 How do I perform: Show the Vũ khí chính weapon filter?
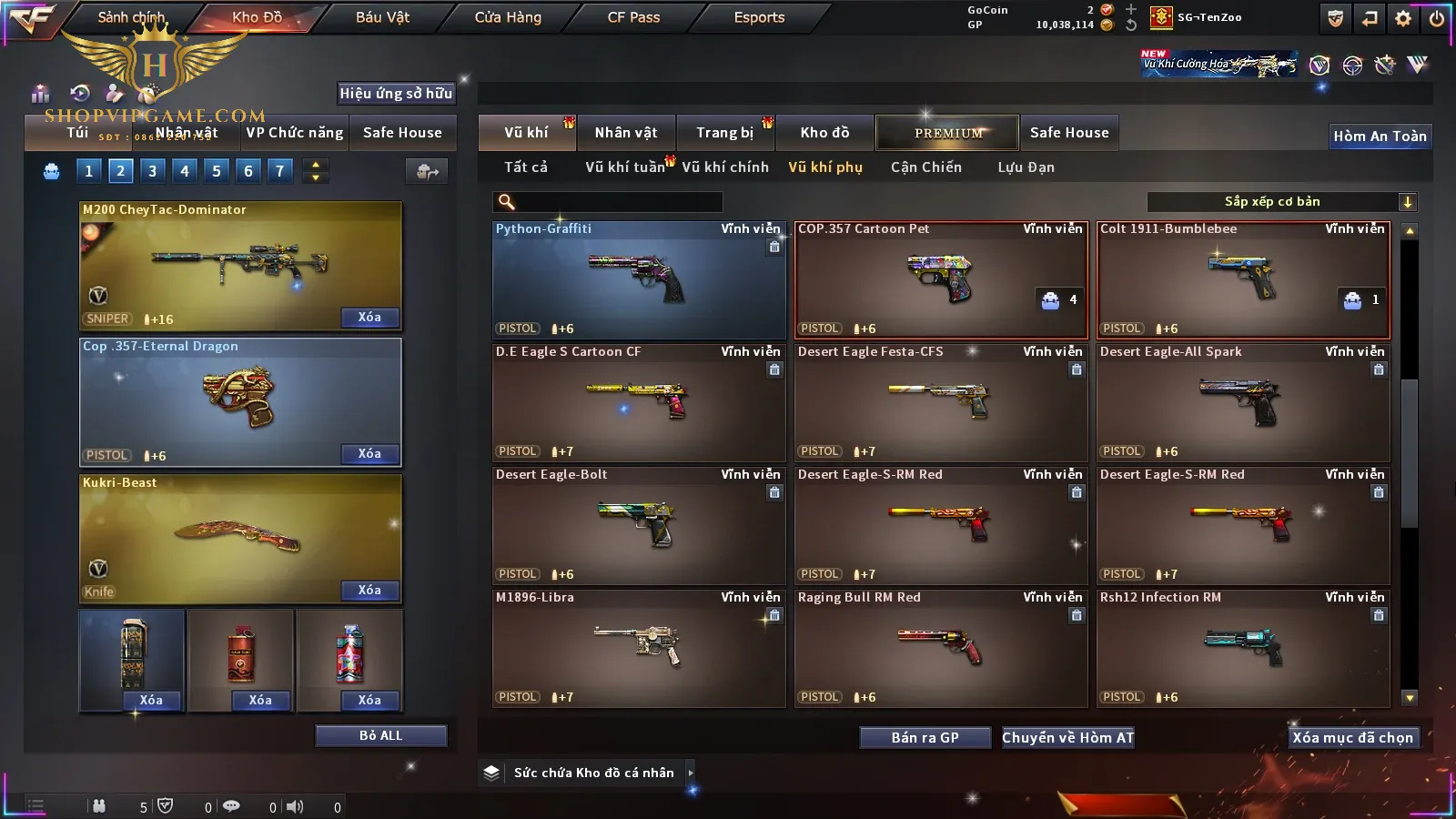pyautogui.click(x=725, y=167)
